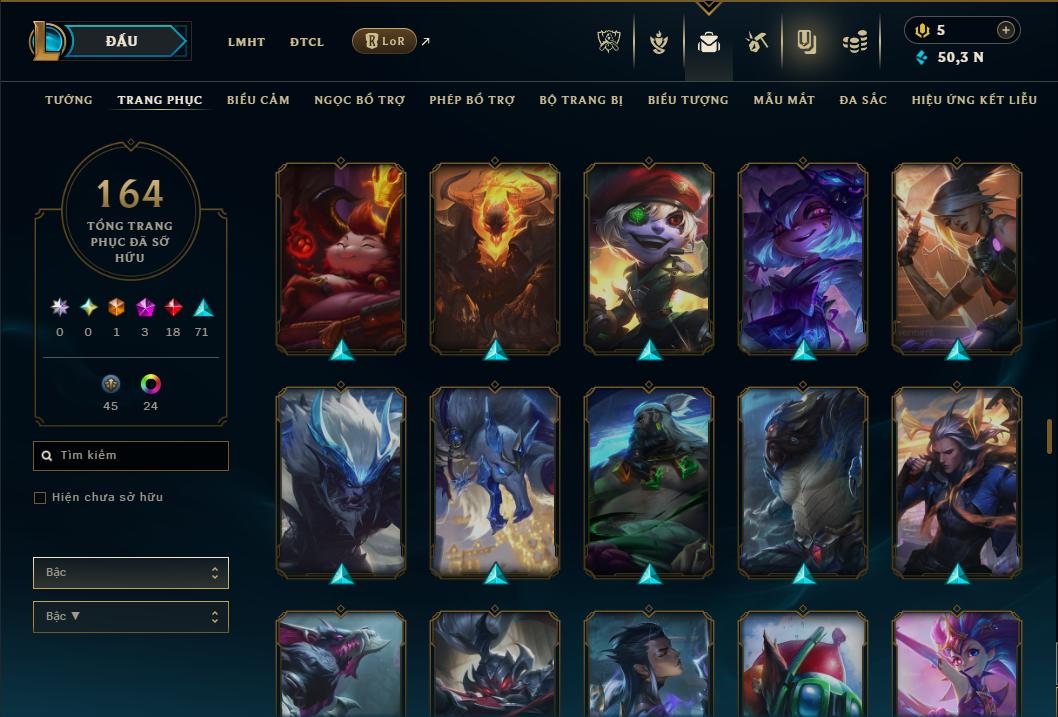
Task: Open the upper Bậc dropdown
Action: coord(131,573)
